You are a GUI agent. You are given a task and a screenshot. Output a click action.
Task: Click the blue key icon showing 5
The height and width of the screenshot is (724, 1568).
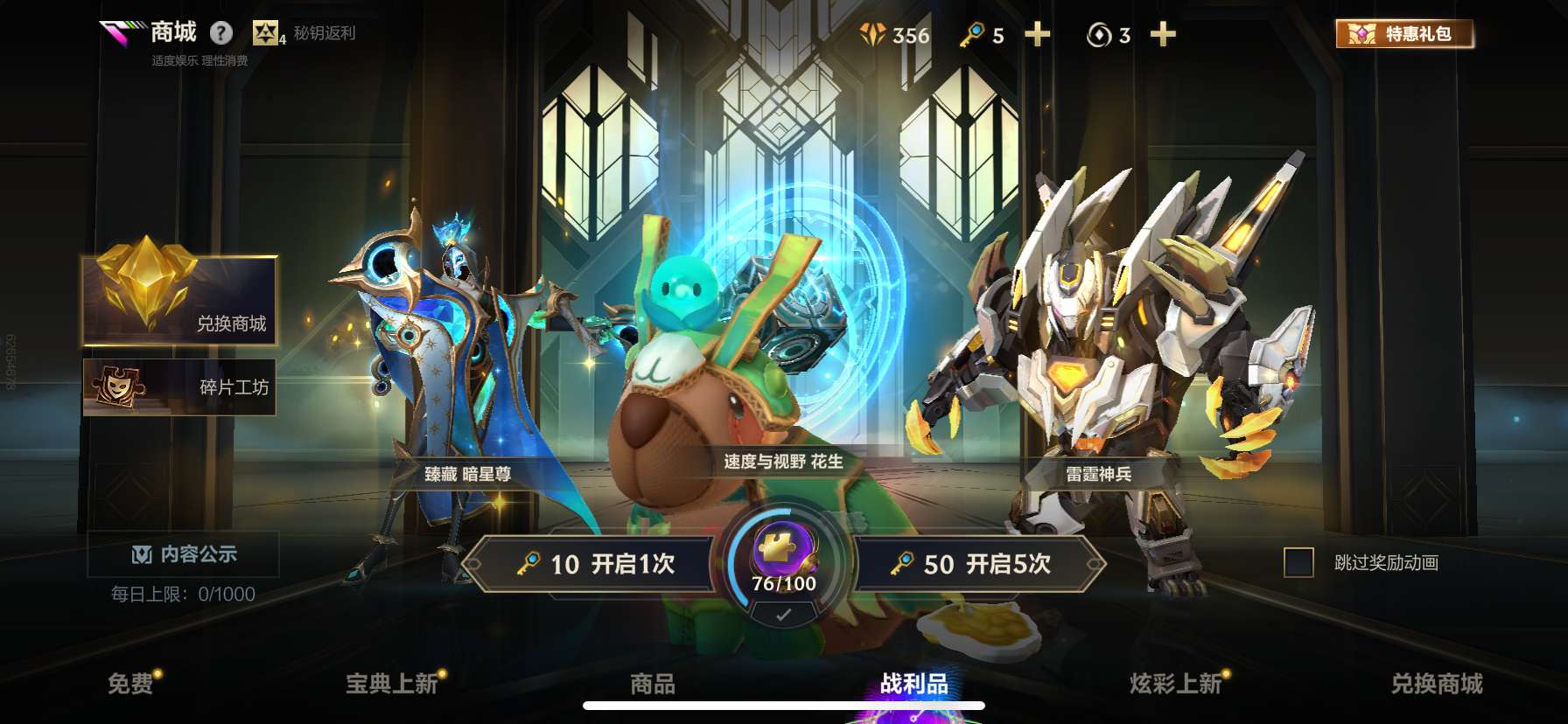tap(974, 35)
